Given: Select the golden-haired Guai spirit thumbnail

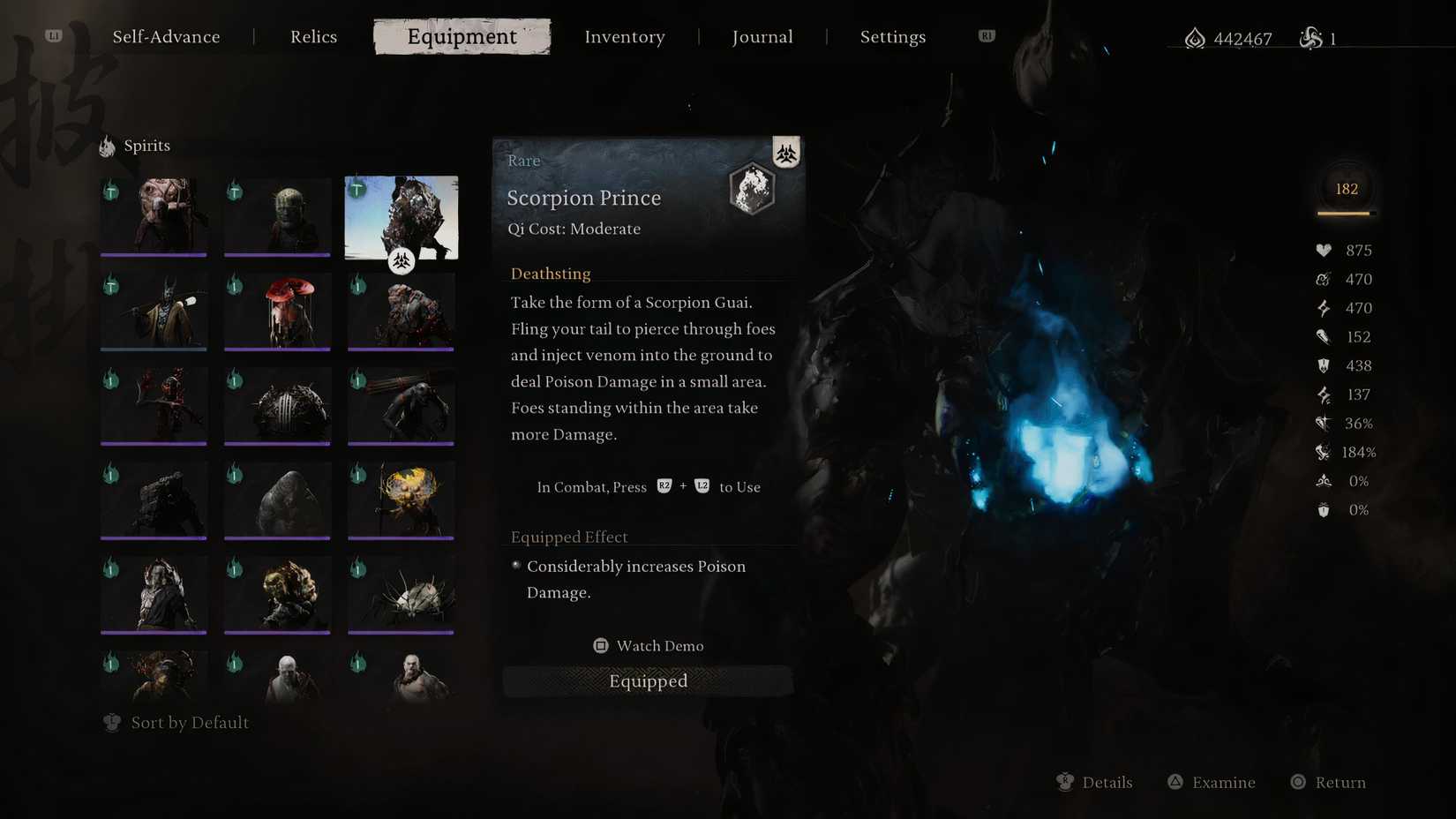Looking at the screenshot, I should tap(402, 499).
